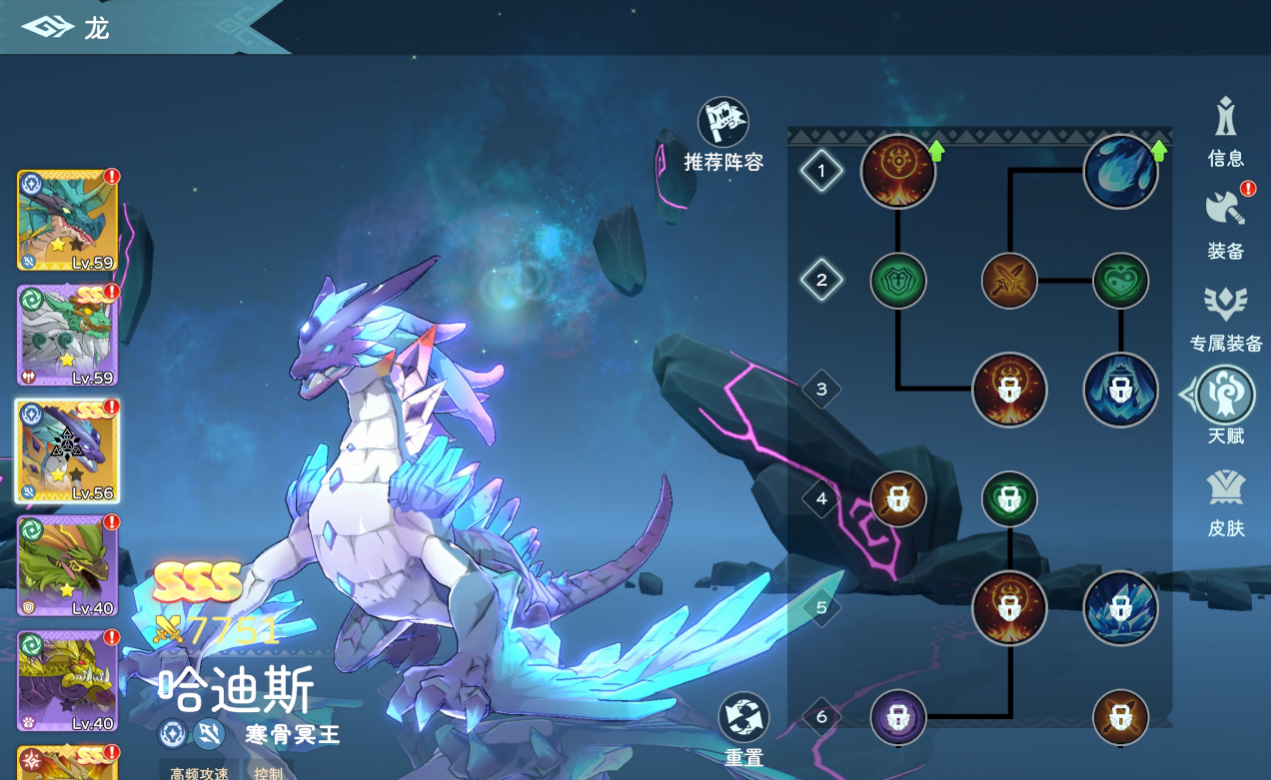
Task: Inspect the locked ice crystal talent
Action: pyautogui.click(x=1120, y=607)
